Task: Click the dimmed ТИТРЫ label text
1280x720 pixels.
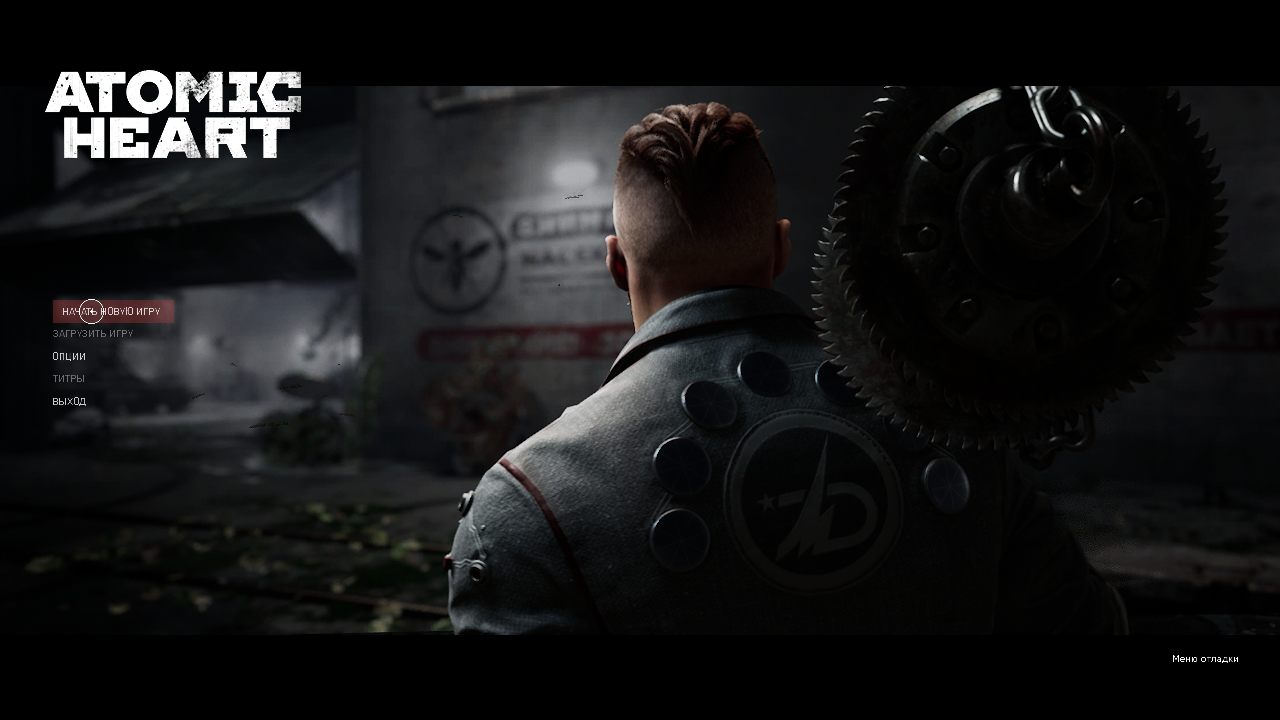Action: [70, 378]
